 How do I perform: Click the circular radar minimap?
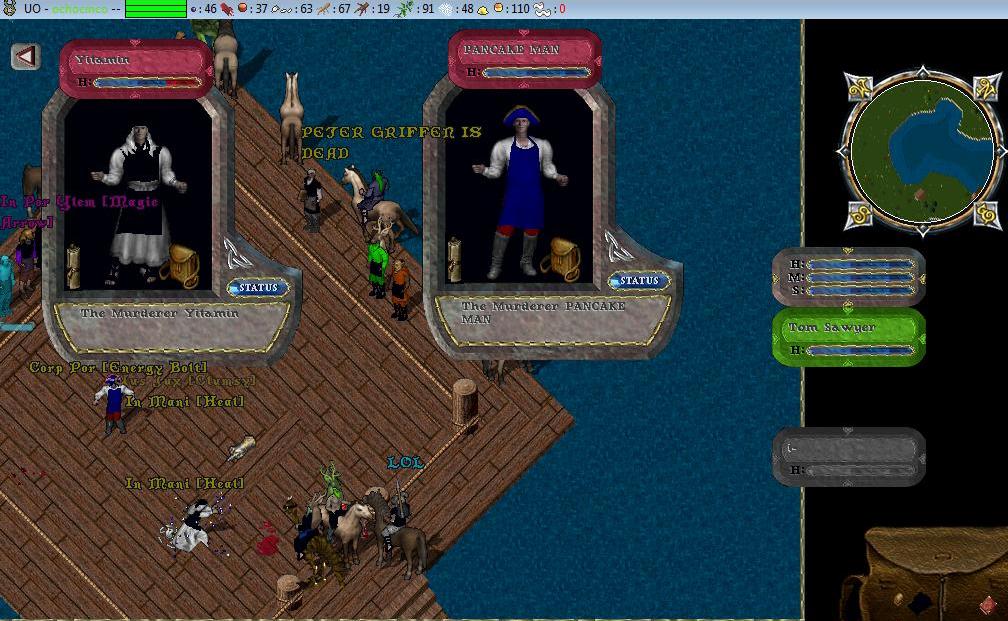point(920,152)
